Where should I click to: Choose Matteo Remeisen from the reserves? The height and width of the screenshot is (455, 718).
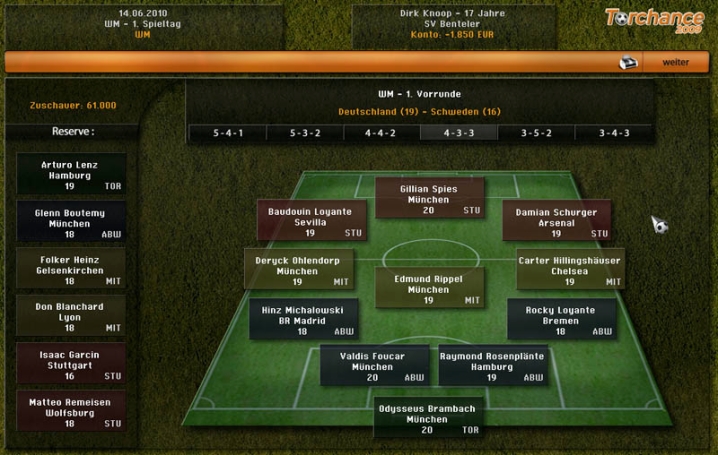71,410
